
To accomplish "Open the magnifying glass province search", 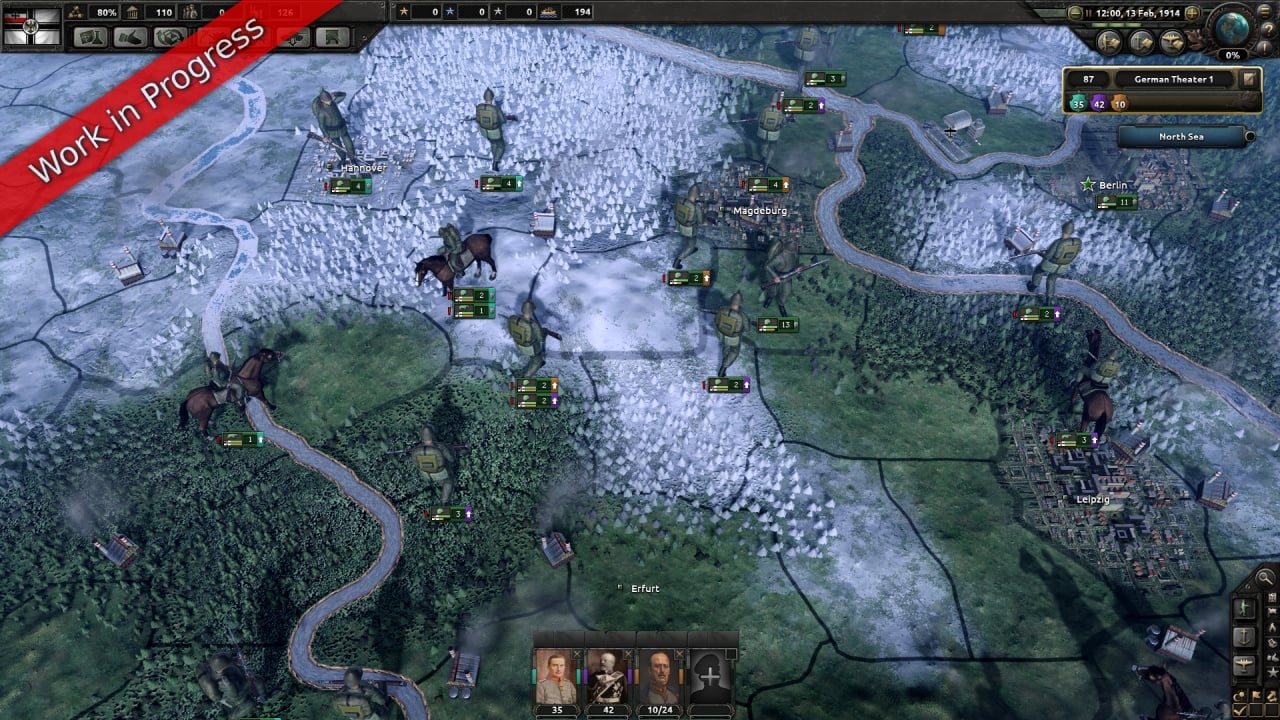I will pos(1265,577).
